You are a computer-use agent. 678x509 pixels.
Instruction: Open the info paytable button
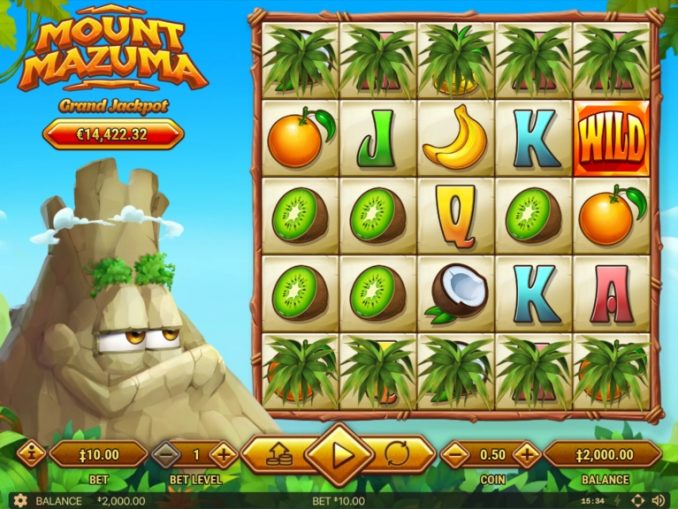(33, 455)
